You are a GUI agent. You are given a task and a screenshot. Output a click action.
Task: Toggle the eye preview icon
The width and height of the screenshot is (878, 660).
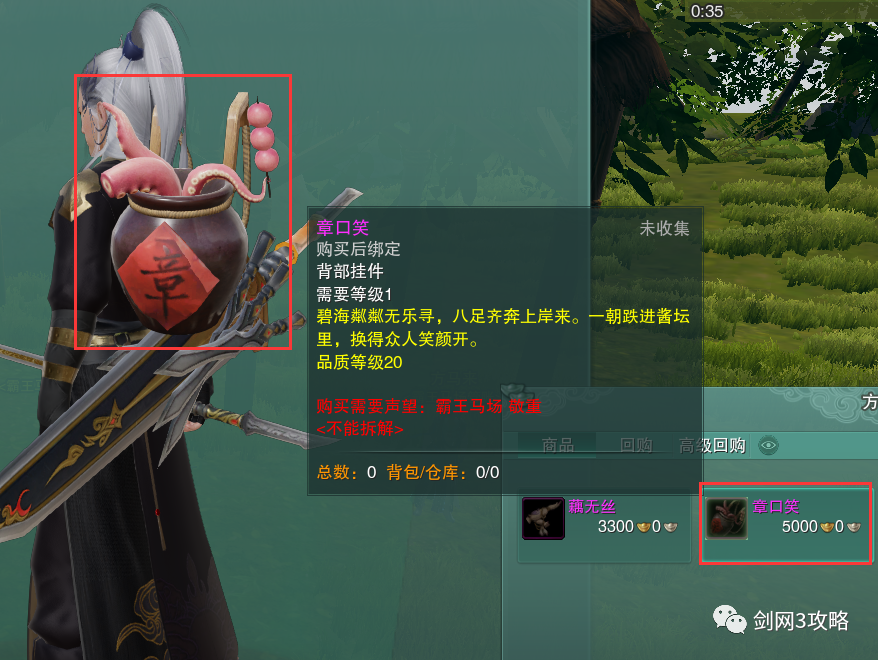point(769,446)
